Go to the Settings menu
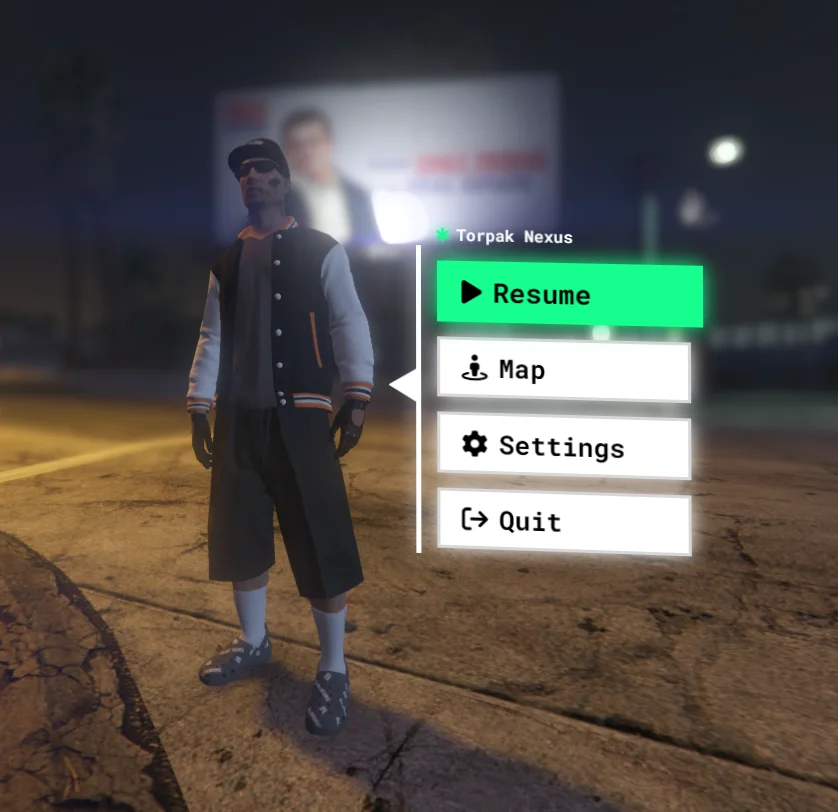The width and height of the screenshot is (838, 812). (564, 447)
